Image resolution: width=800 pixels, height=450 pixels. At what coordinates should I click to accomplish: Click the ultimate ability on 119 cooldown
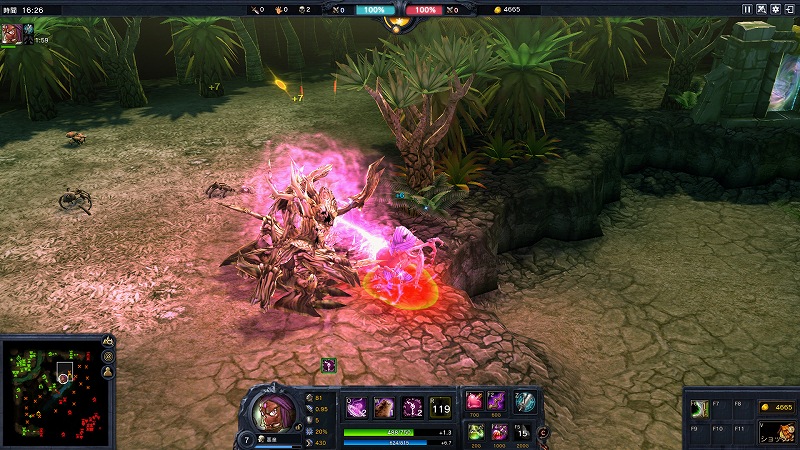point(440,407)
